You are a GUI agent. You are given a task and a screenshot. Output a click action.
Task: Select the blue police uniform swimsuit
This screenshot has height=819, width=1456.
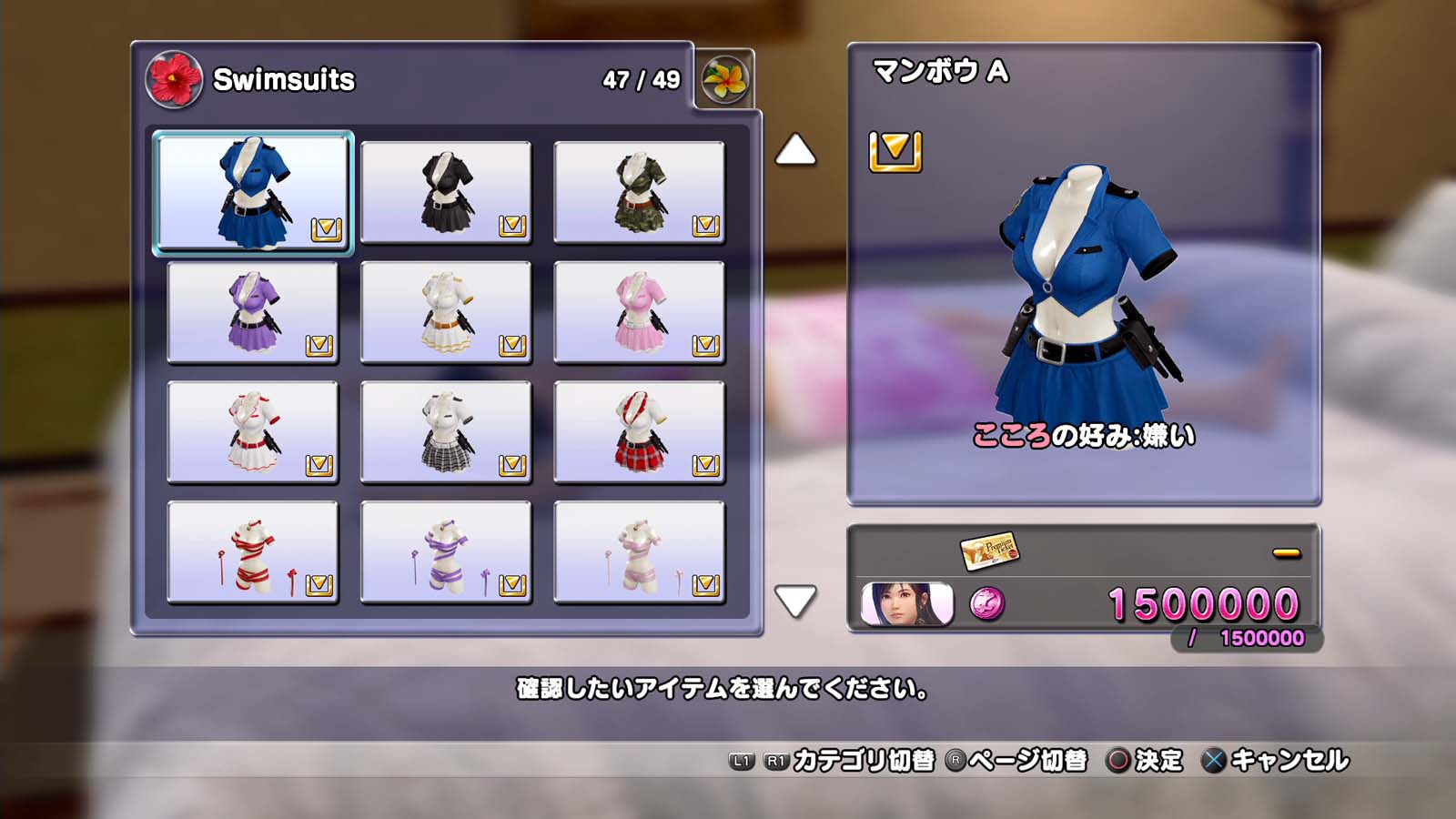[x=253, y=192]
